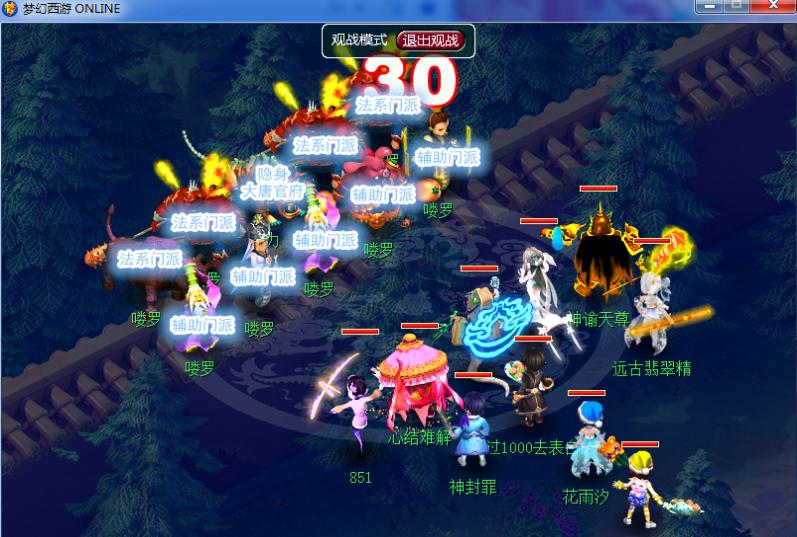Minimize the game window

[712, 6]
